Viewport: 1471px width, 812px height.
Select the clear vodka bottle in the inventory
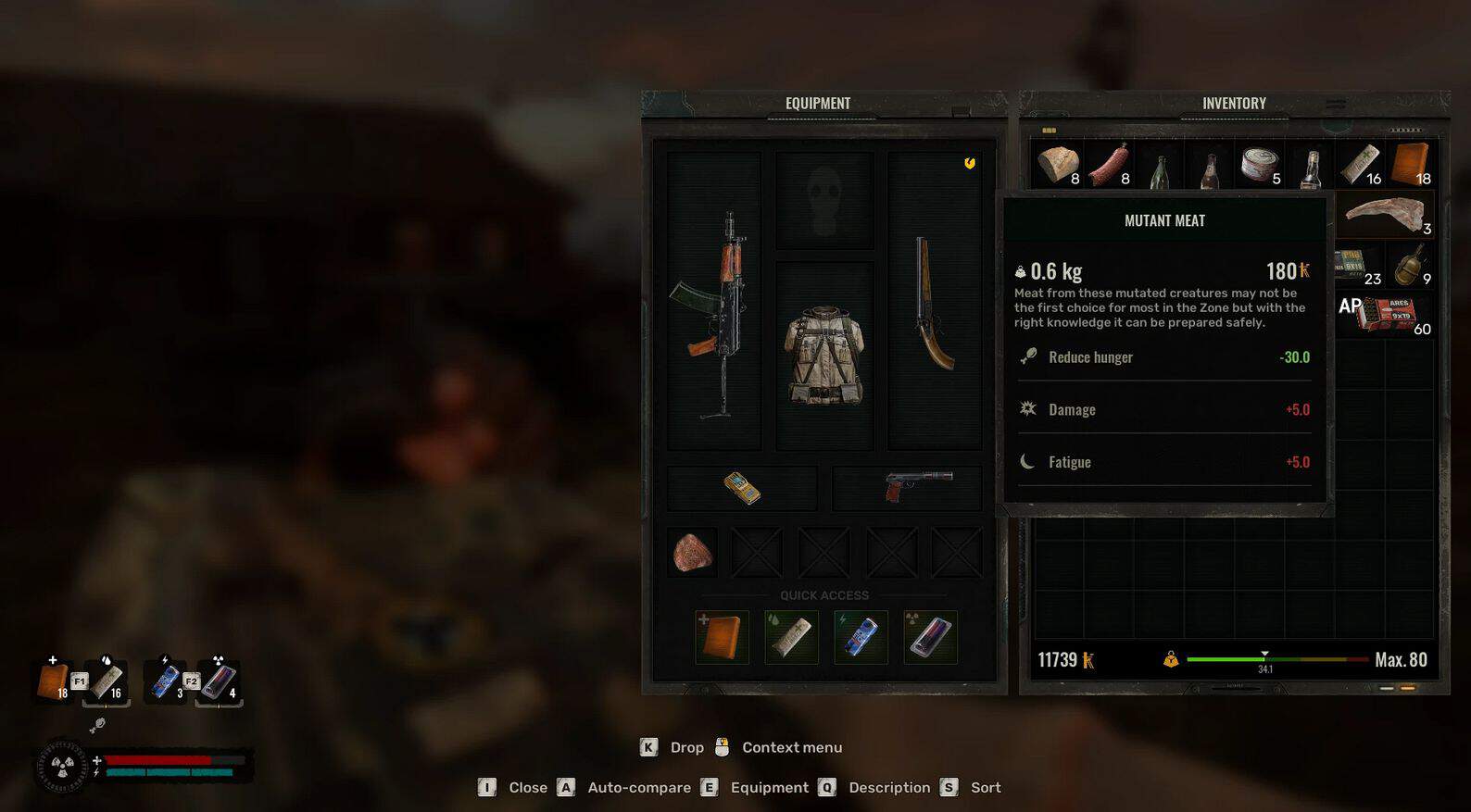(x=1310, y=167)
